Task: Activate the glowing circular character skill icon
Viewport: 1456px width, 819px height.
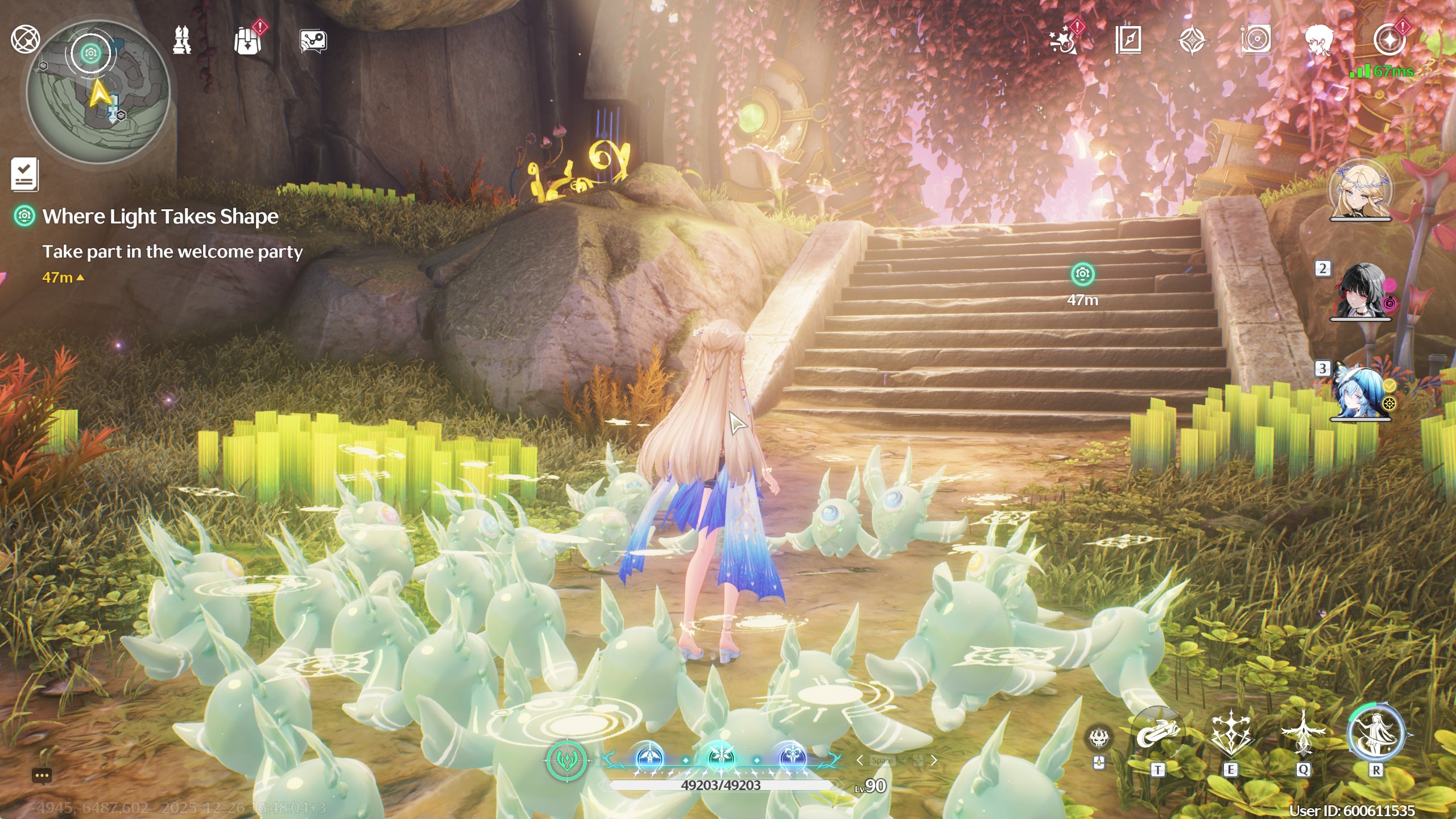Action: (1375, 734)
